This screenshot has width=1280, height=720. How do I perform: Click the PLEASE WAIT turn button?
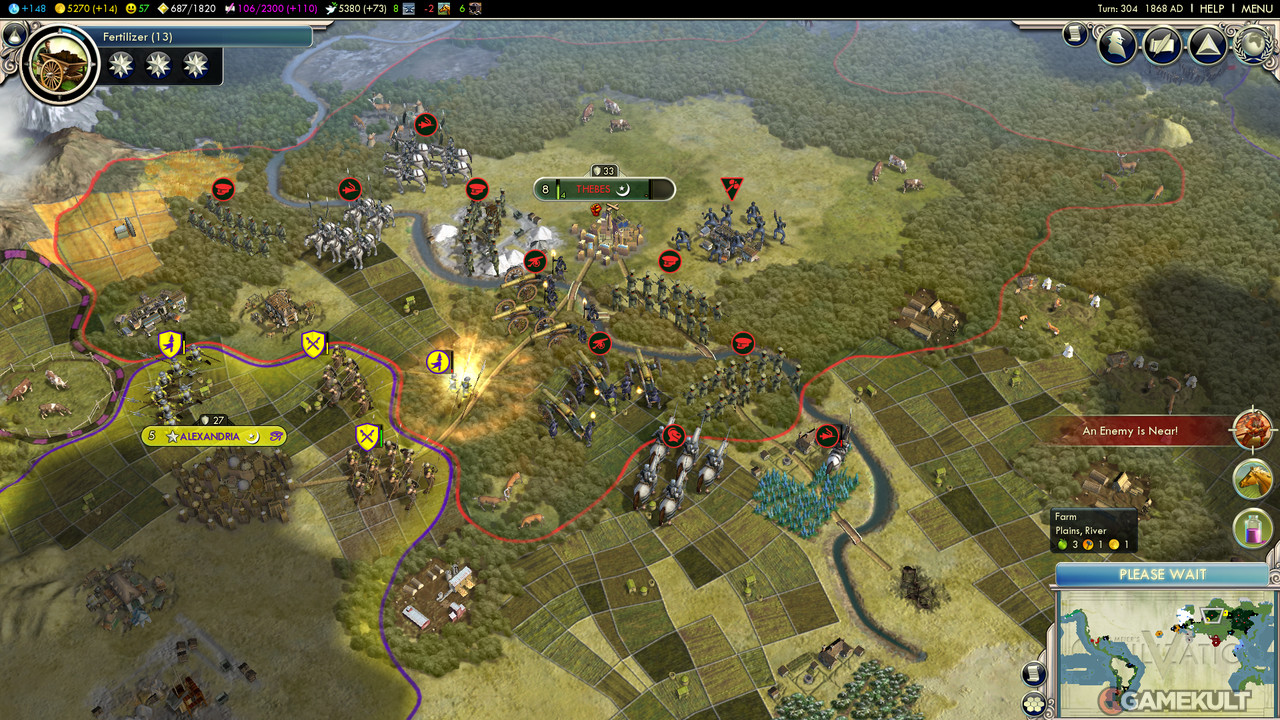click(x=1162, y=574)
